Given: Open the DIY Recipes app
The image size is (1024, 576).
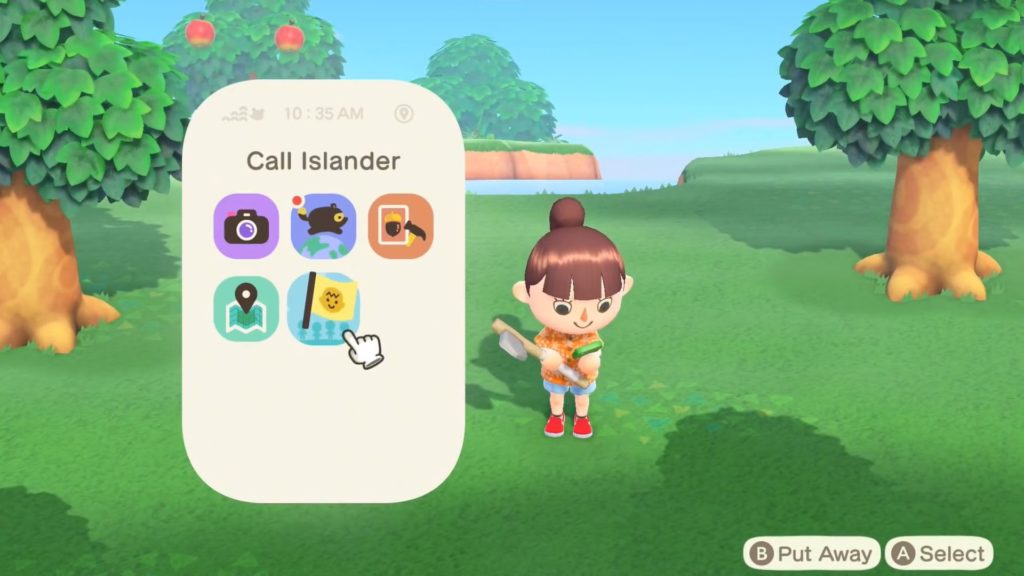Looking at the screenshot, I should click(401, 226).
